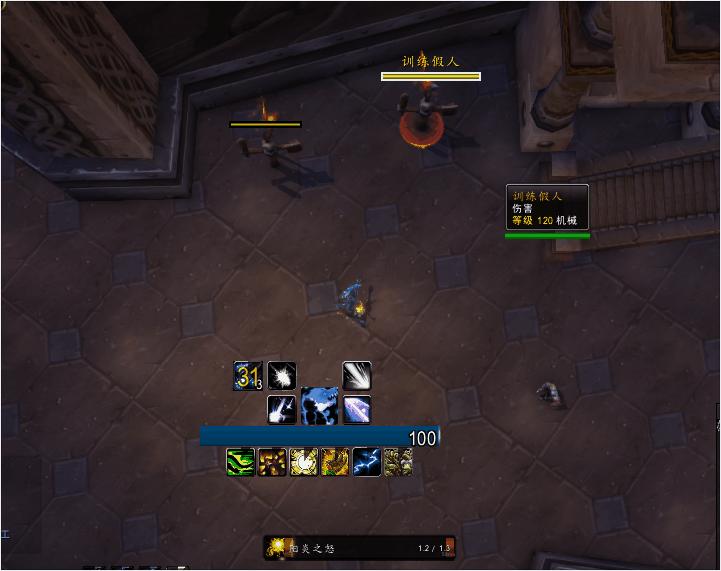Activate the white starburst ability icon
721x571 pixels.
click(x=282, y=375)
